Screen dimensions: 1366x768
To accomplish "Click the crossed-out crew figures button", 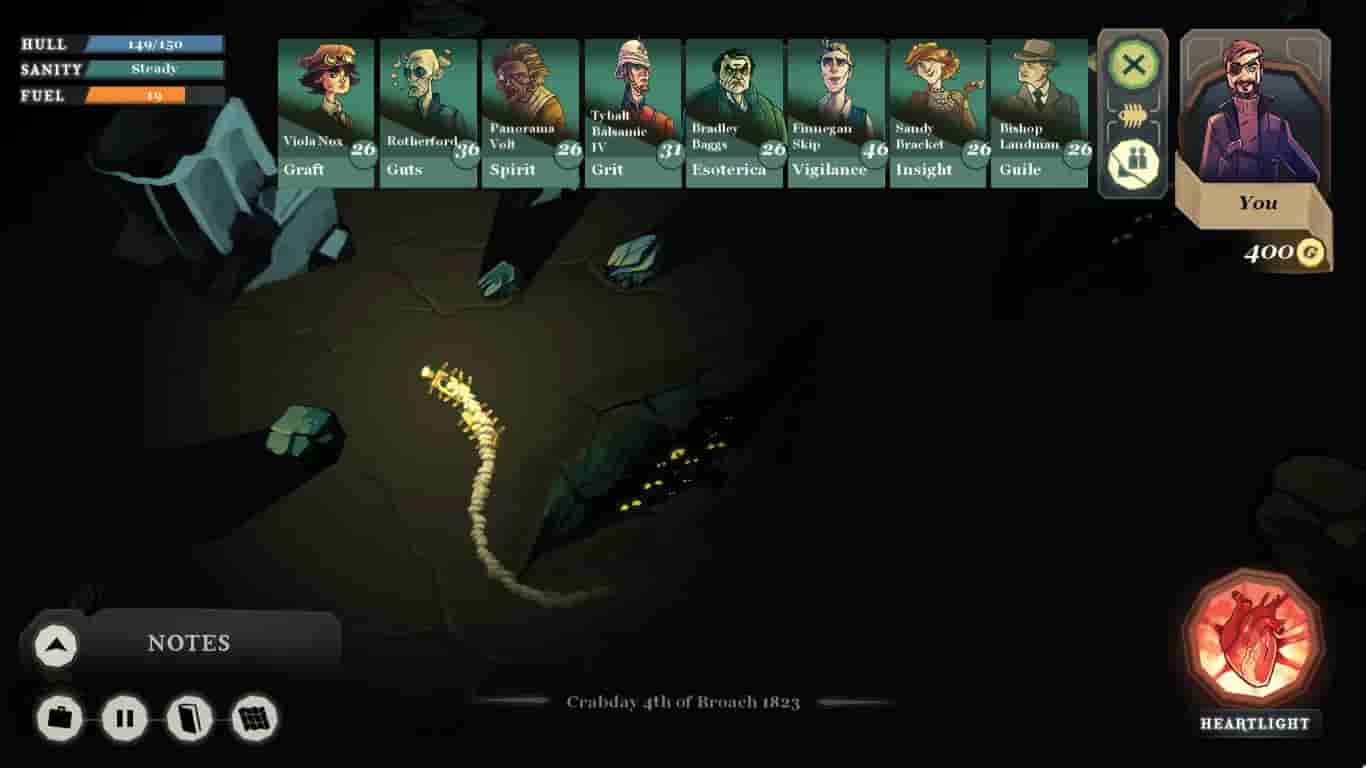I will [1133, 161].
